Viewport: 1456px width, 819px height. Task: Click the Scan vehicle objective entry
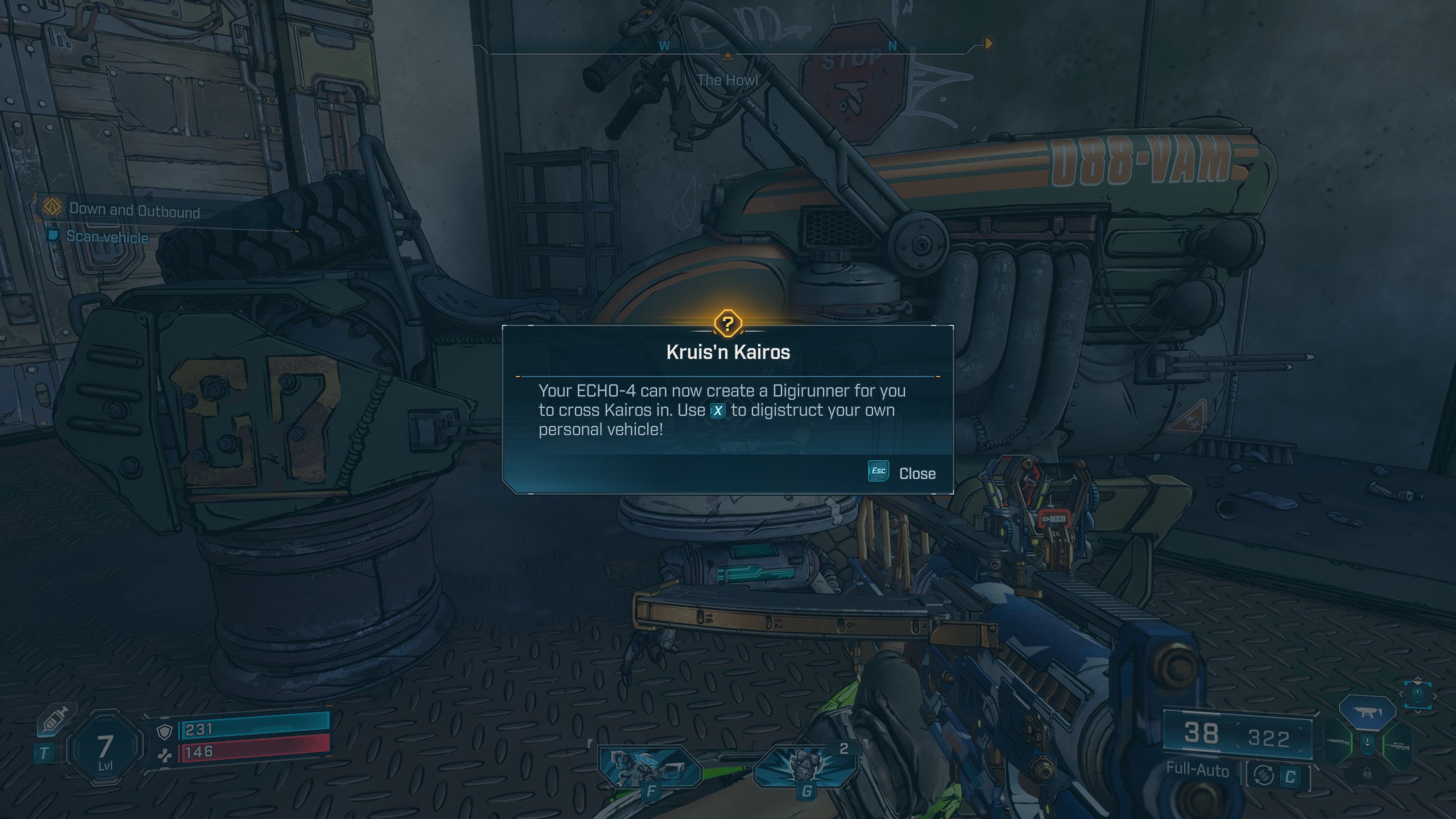click(107, 237)
